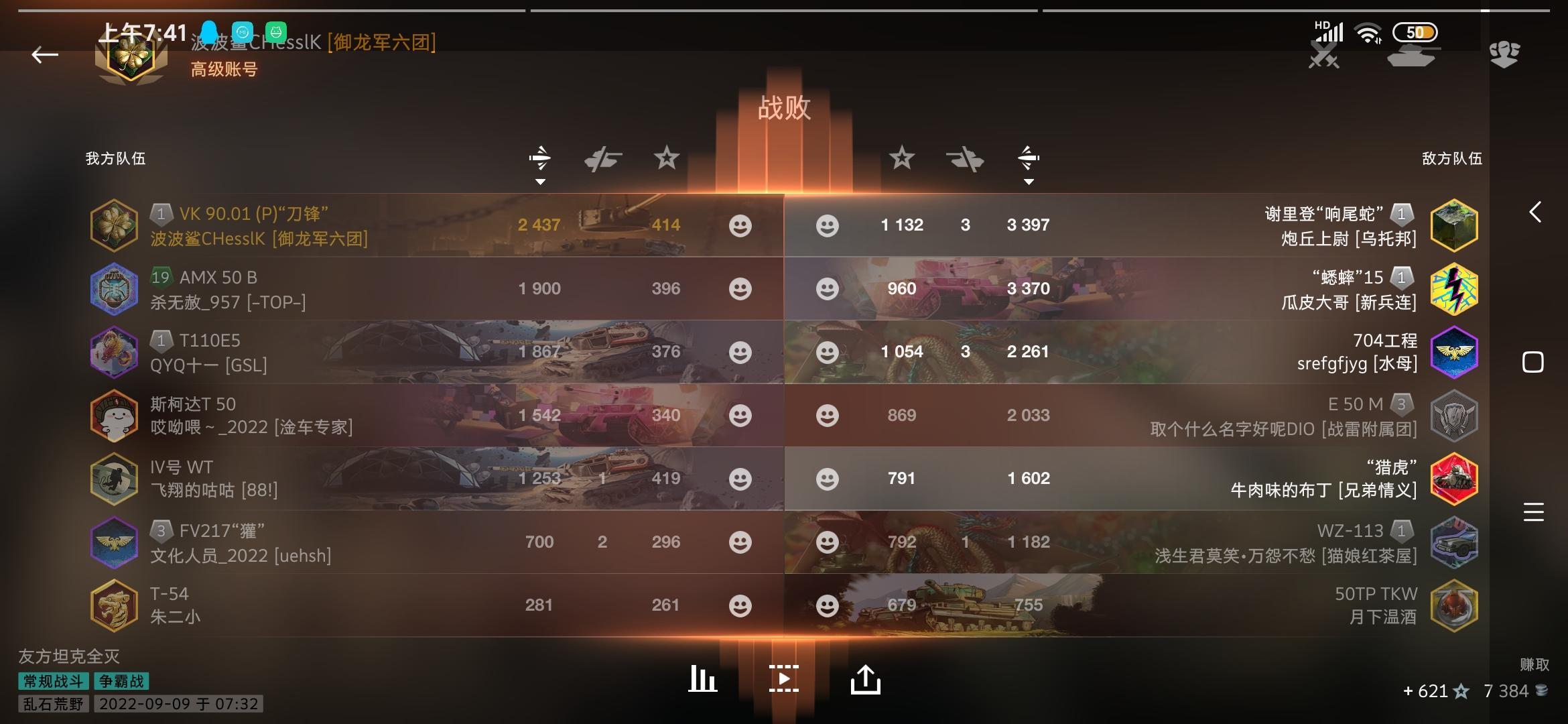The image size is (1568, 724).
Task: Click the T-54 player clan emblem avatar
Action: [x=114, y=605]
